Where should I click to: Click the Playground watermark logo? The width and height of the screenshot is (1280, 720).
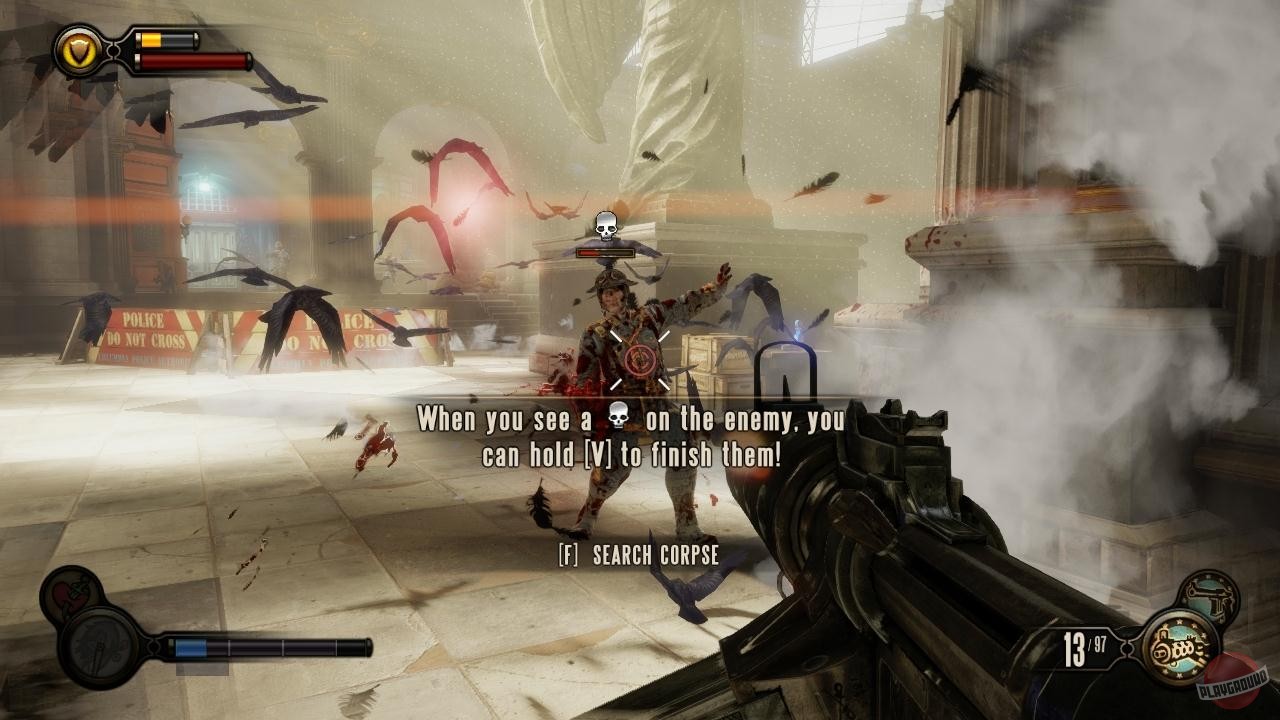[1234, 680]
